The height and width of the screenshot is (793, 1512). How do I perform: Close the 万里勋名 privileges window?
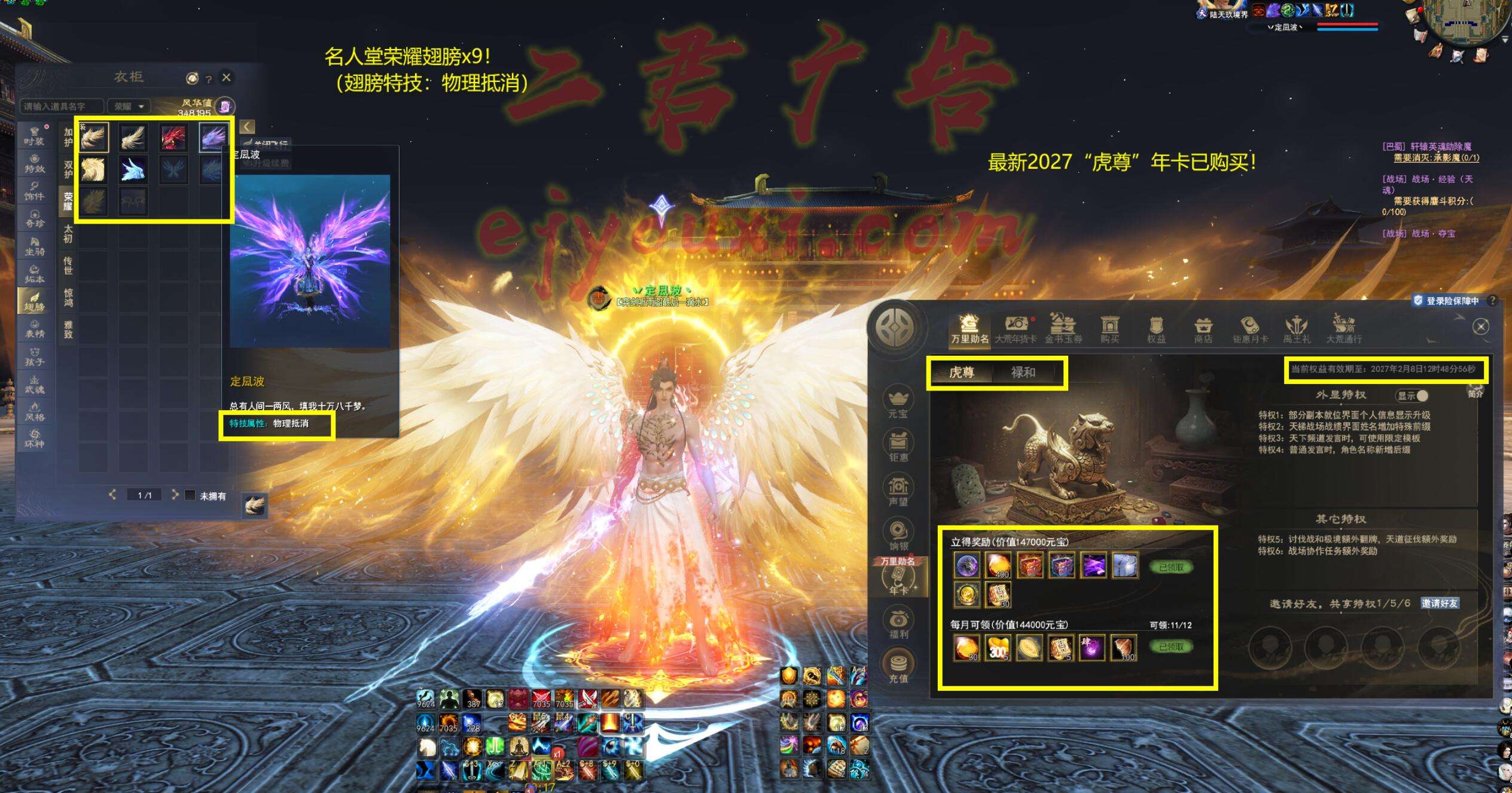(1480, 327)
